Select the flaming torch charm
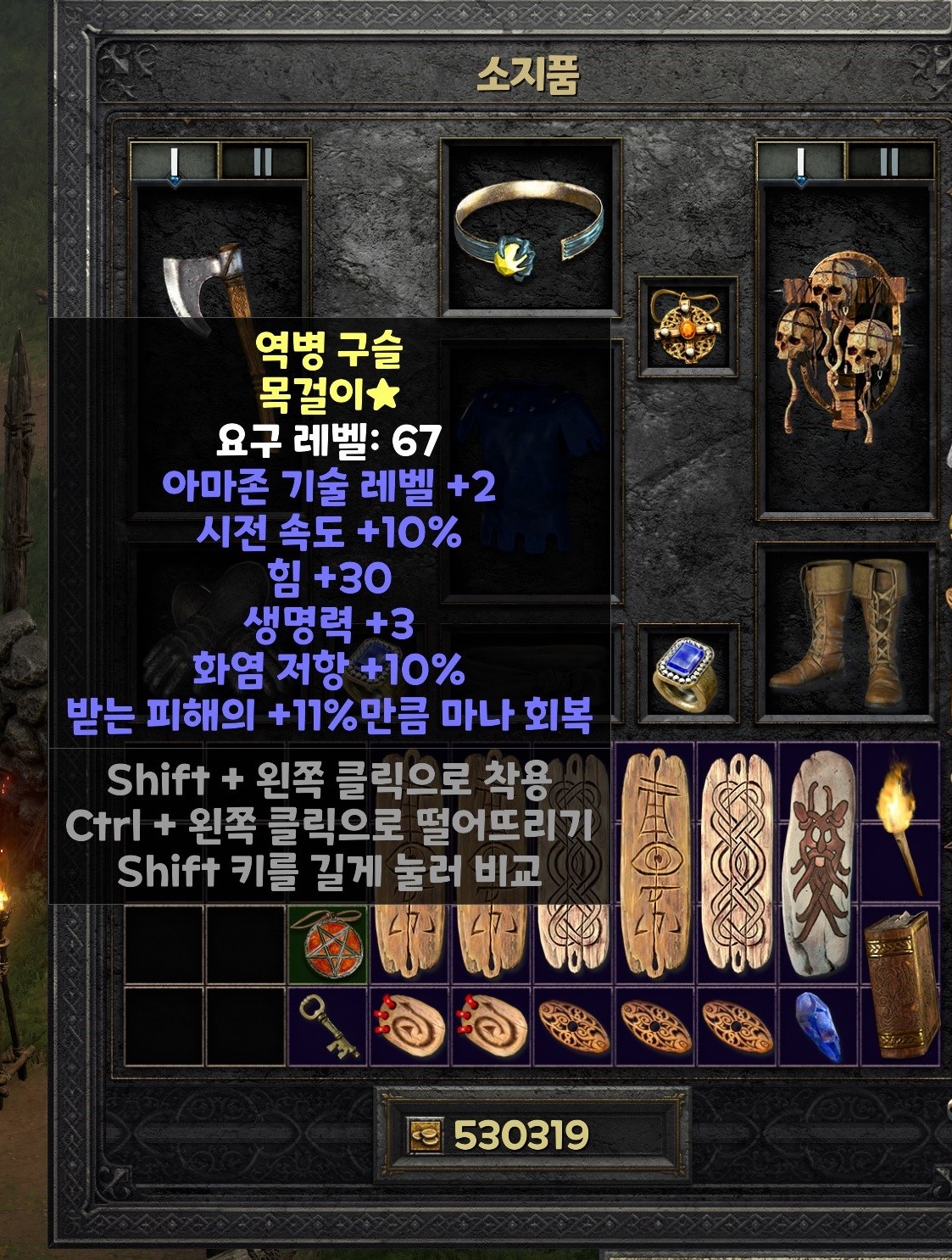Viewport: 952px width, 1260px height. 899,818
